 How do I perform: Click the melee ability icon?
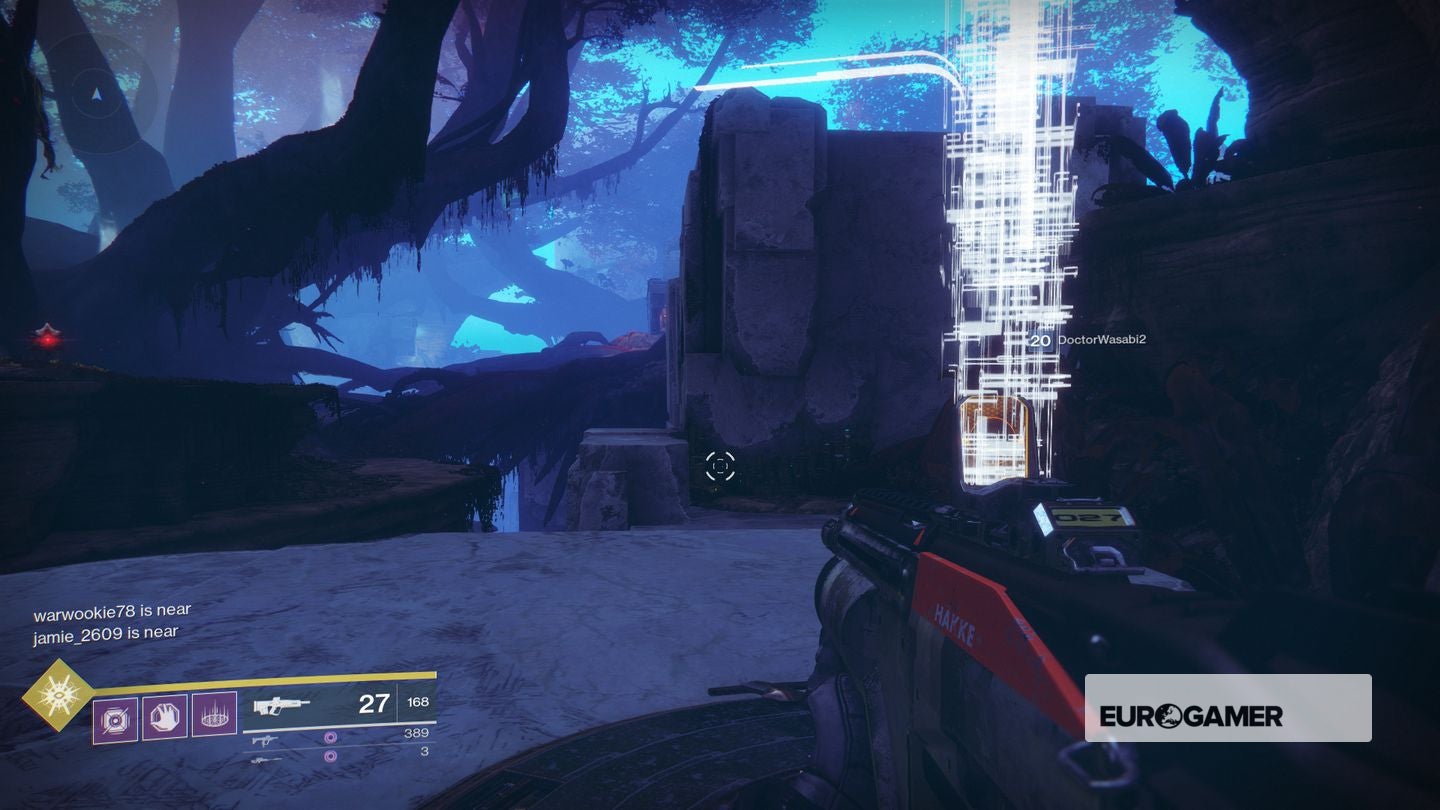(163, 716)
